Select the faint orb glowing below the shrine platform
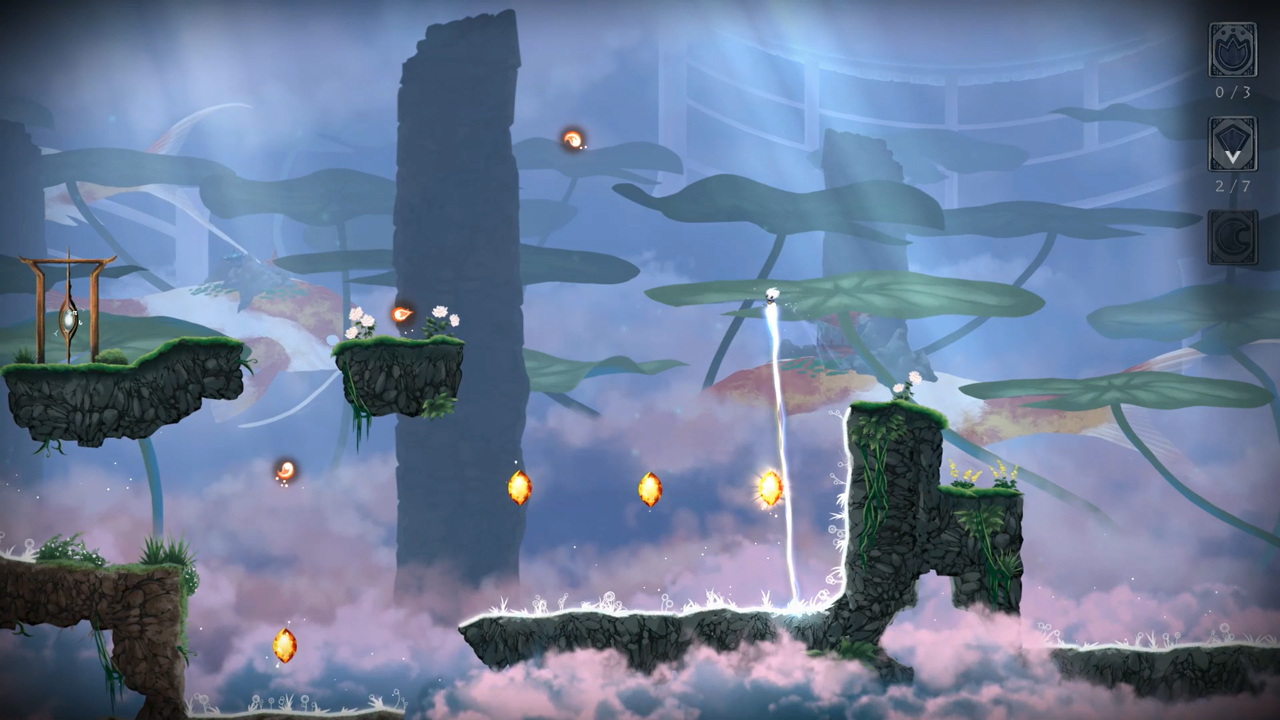 pos(283,470)
